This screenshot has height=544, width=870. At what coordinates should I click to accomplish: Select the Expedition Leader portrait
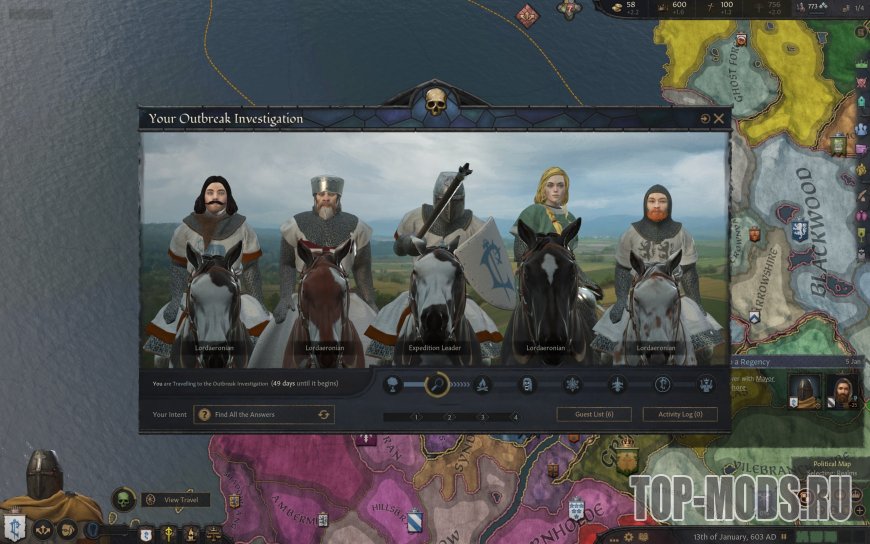pyautogui.click(x=437, y=270)
